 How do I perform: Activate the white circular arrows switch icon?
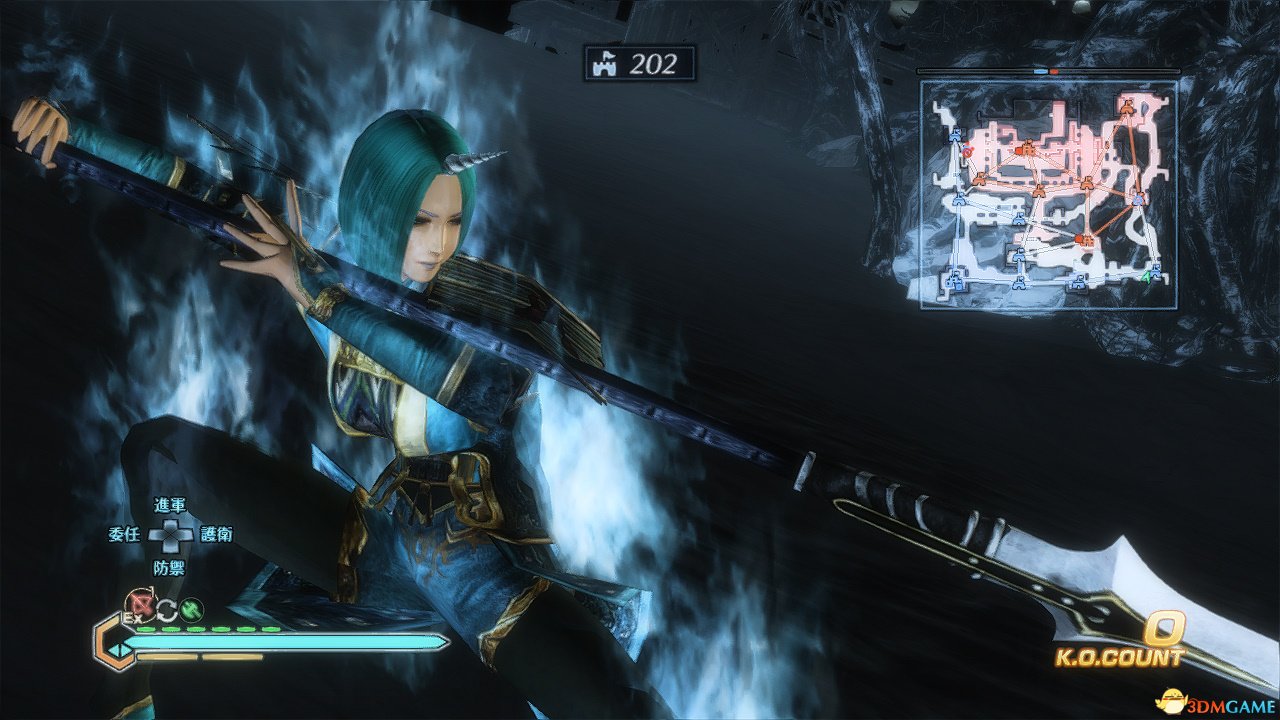click(x=165, y=607)
